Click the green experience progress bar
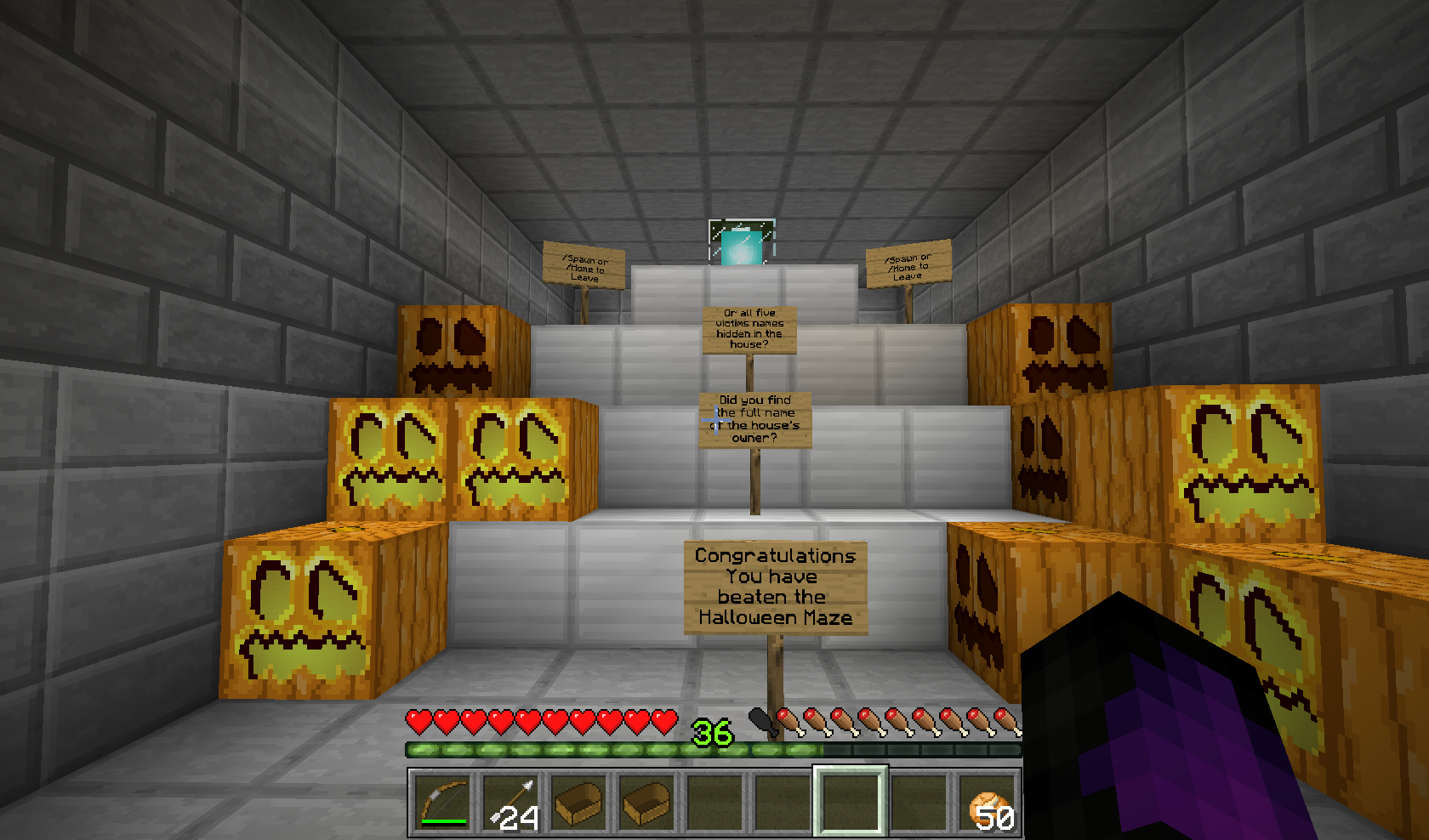 pyautogui.click(x=595, y=750)
